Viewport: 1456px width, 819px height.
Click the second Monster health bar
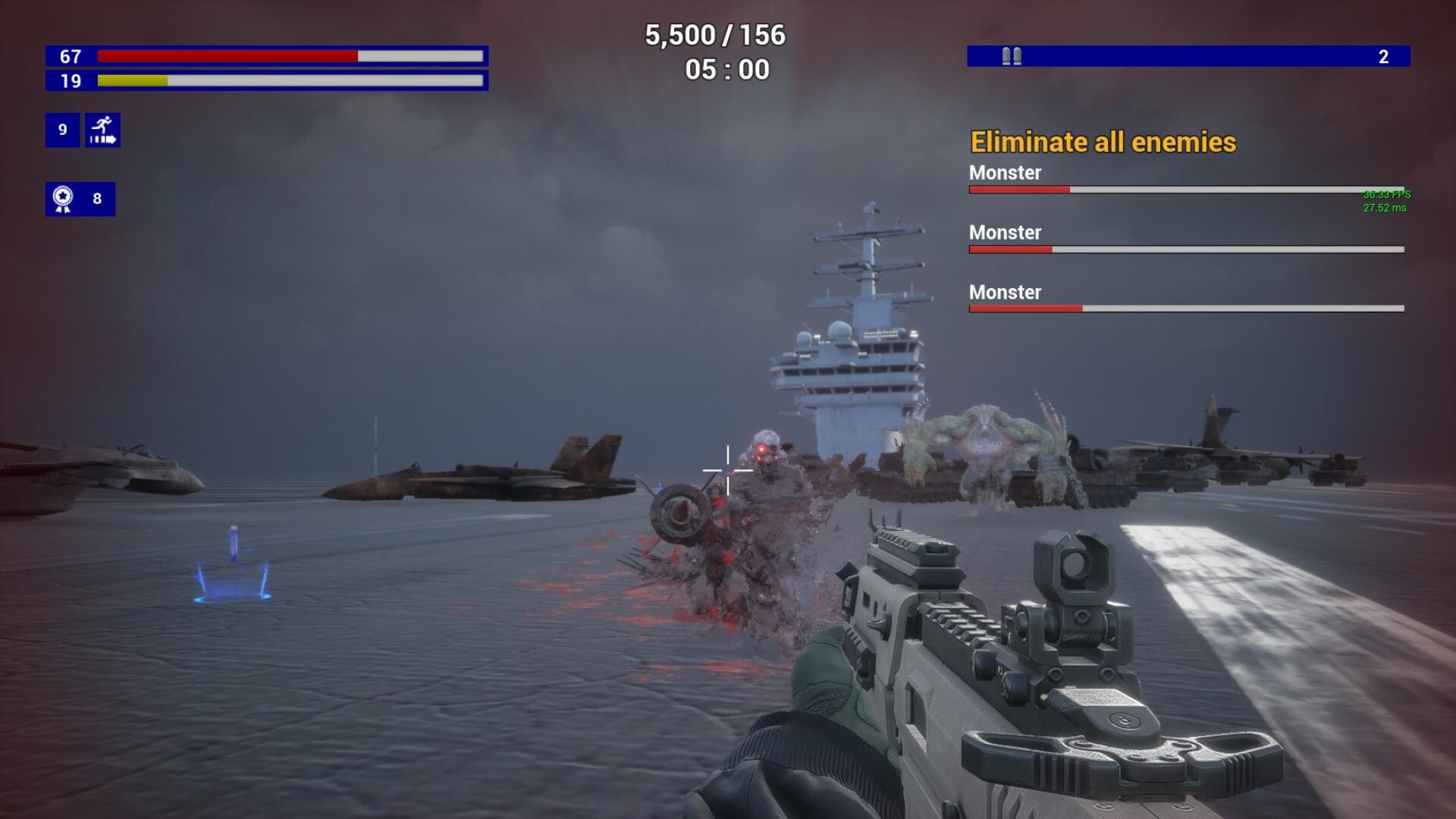(1183, 249)
